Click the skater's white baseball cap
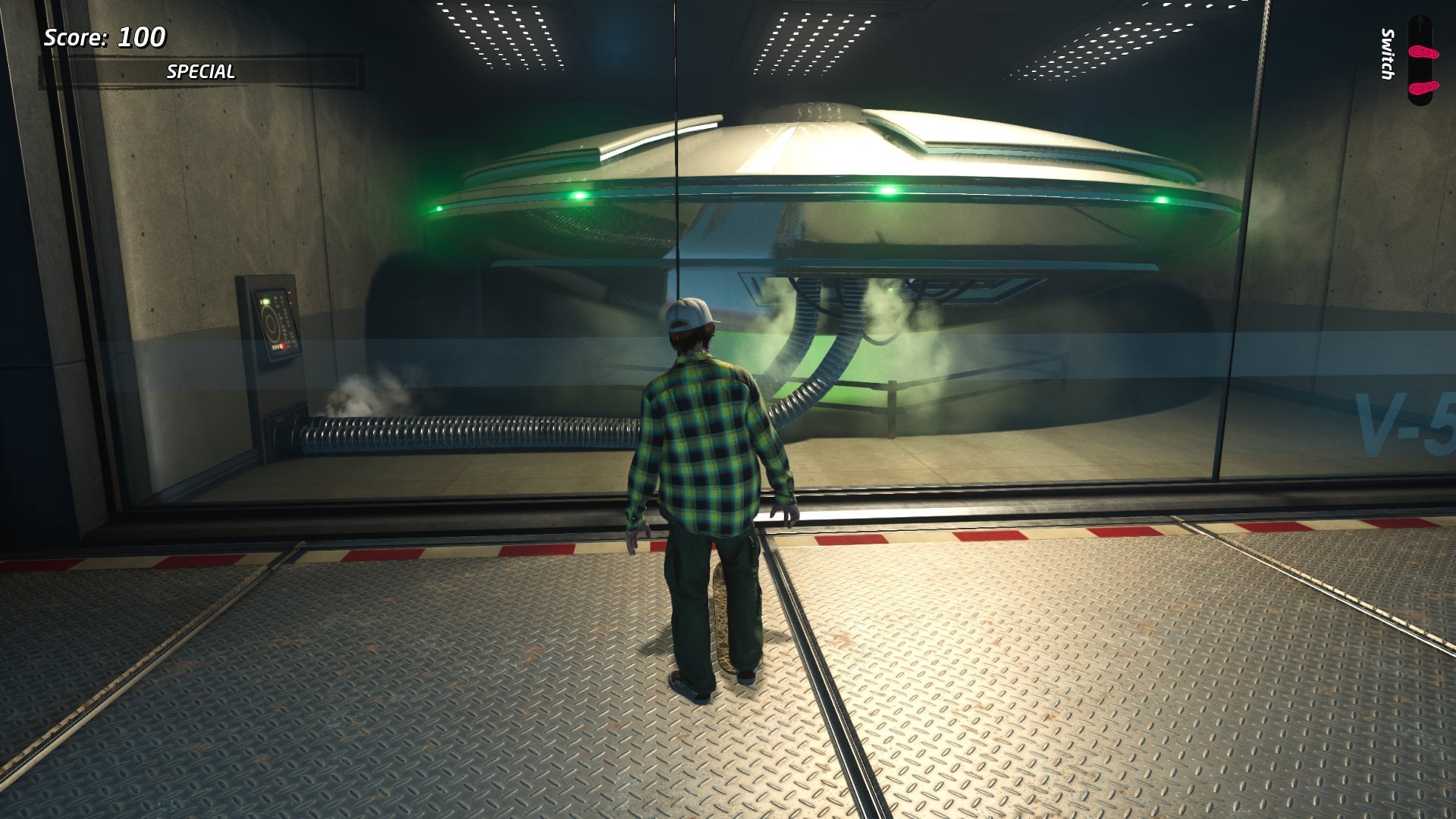The height and width of the screenshot is (819, 1456). (692, 314)
